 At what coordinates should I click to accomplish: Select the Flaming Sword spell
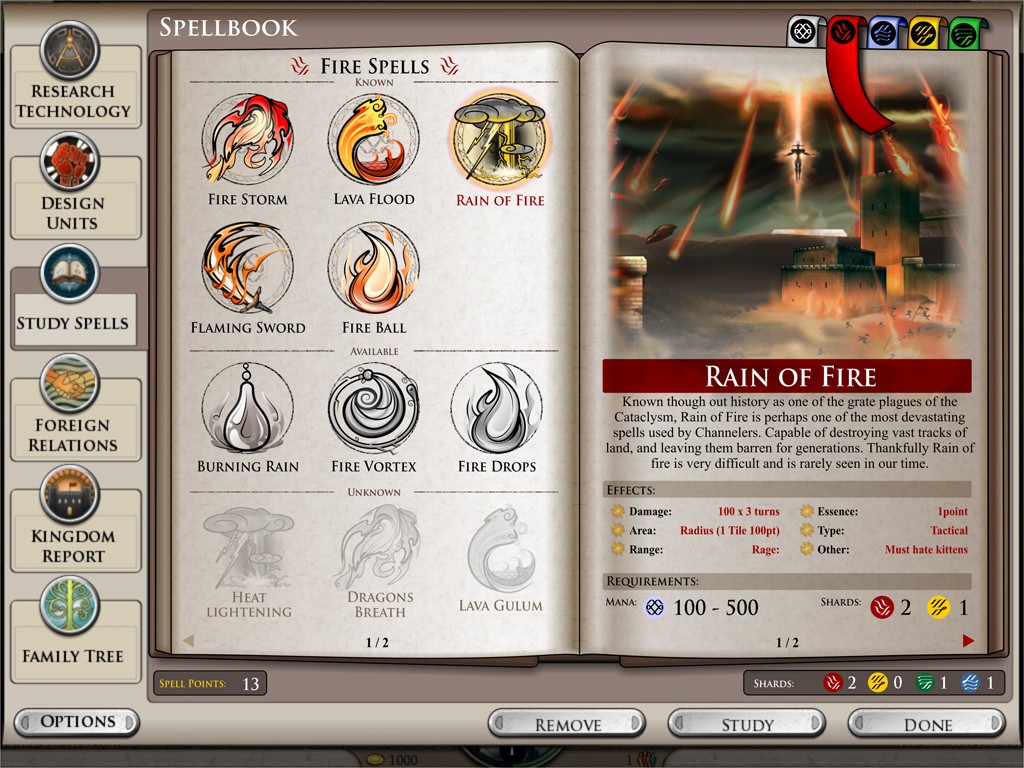coord(247,268)
